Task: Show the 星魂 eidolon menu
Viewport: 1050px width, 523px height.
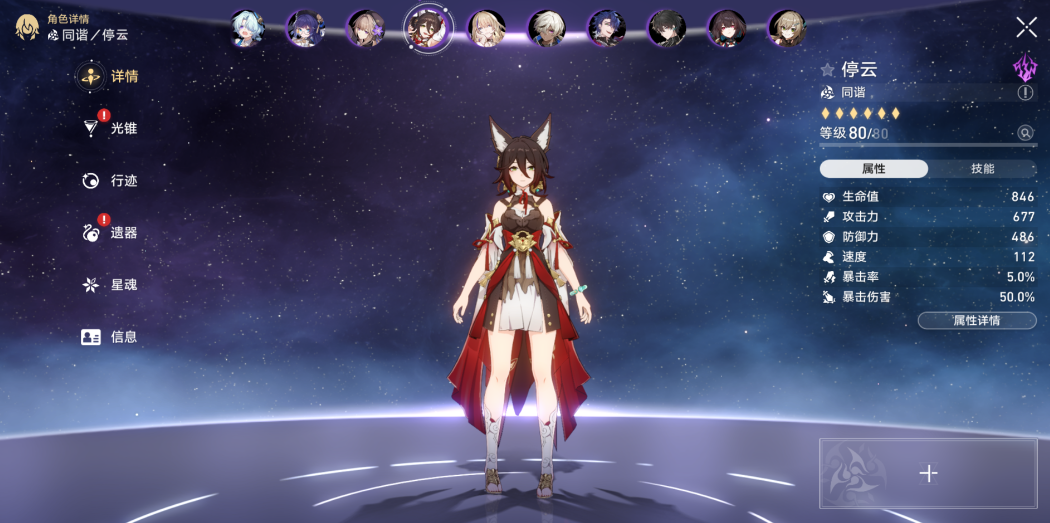Action: [111, 285]
